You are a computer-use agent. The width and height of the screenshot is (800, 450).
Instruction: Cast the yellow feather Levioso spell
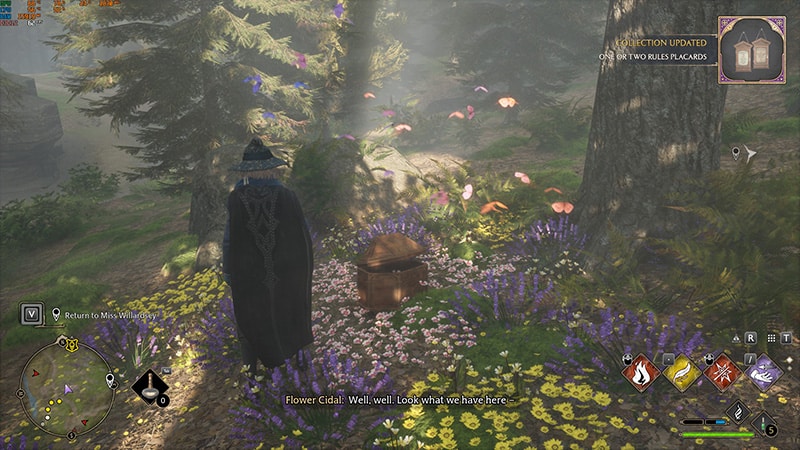click(682, 372)
